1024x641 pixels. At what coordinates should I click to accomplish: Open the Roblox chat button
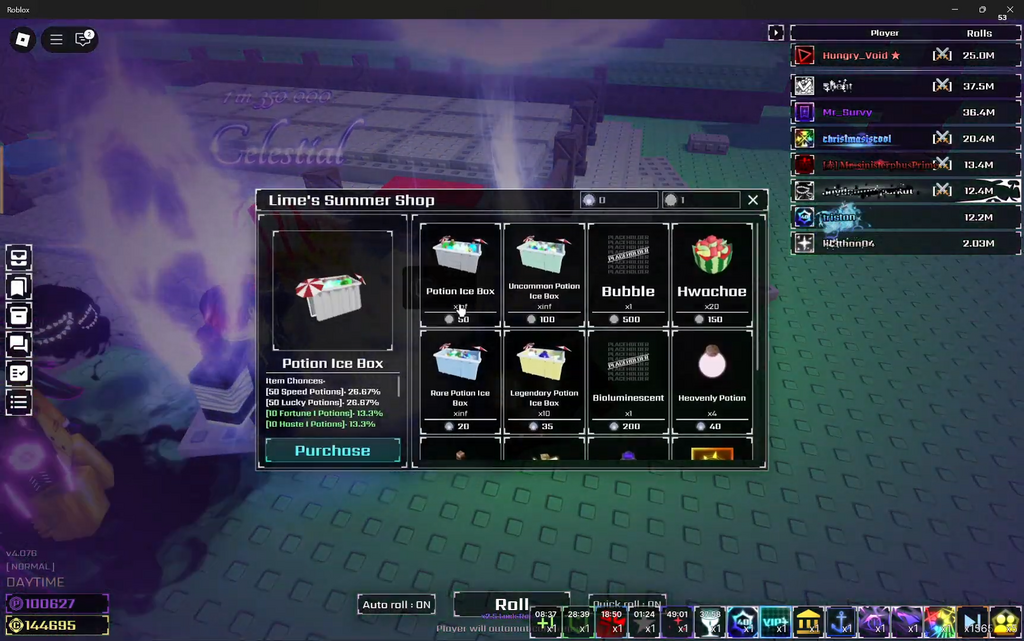[x=84, y=40]
